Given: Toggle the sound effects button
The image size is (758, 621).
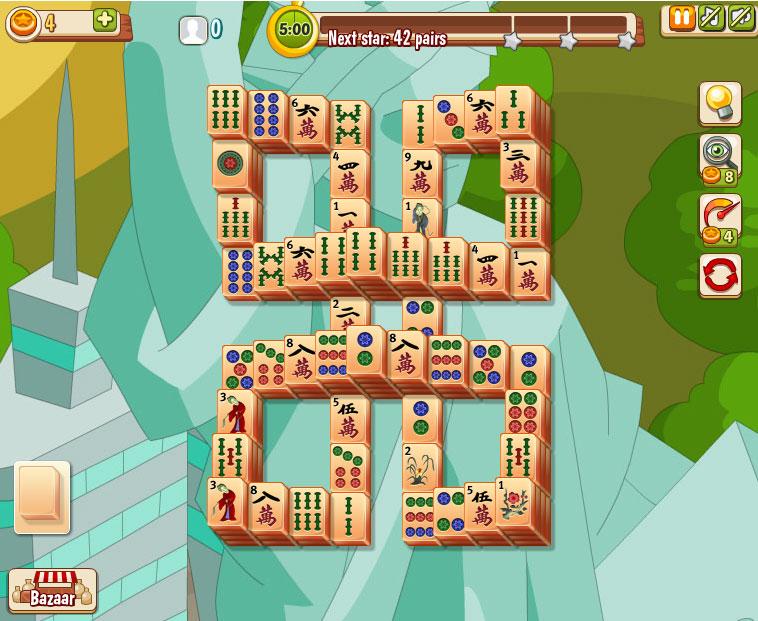Looking at the screenshot, I should 739,19.
